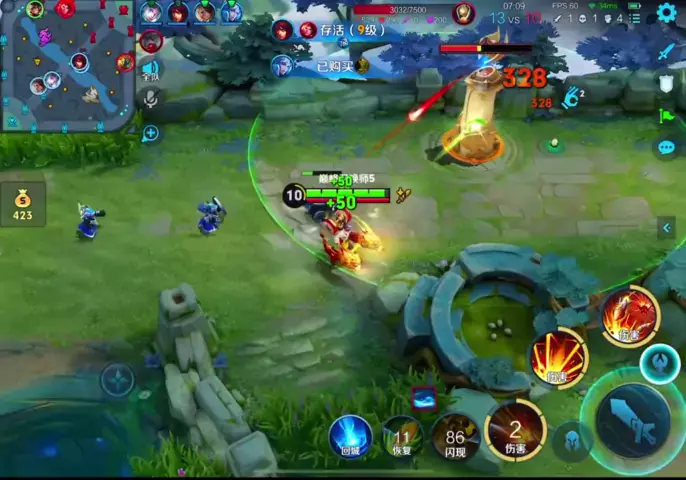Open the scoreboard list icon

pos(637,17)
